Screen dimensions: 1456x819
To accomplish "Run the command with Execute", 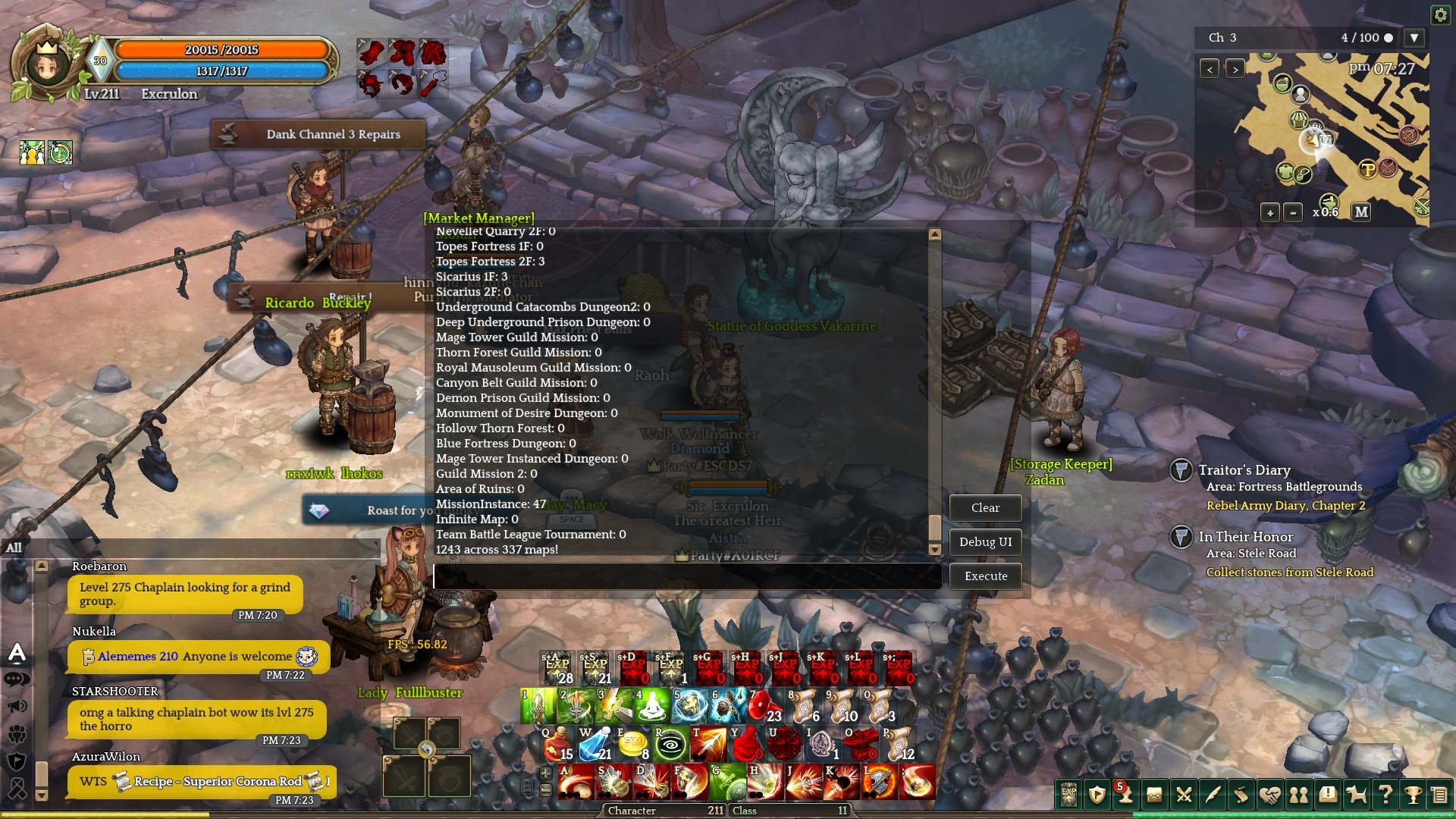I will (x=985, y=576).
